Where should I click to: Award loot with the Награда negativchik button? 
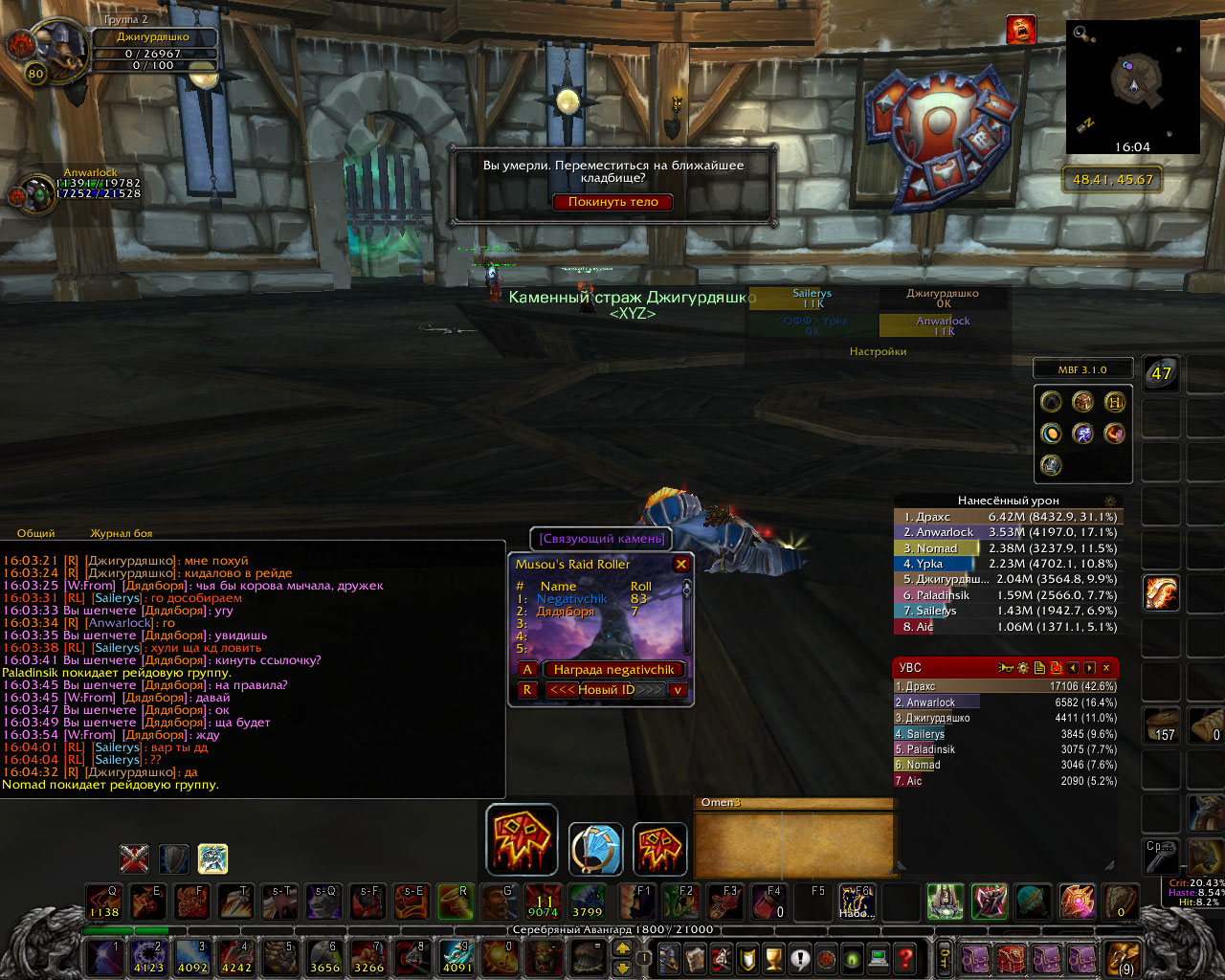coord(613,670)
